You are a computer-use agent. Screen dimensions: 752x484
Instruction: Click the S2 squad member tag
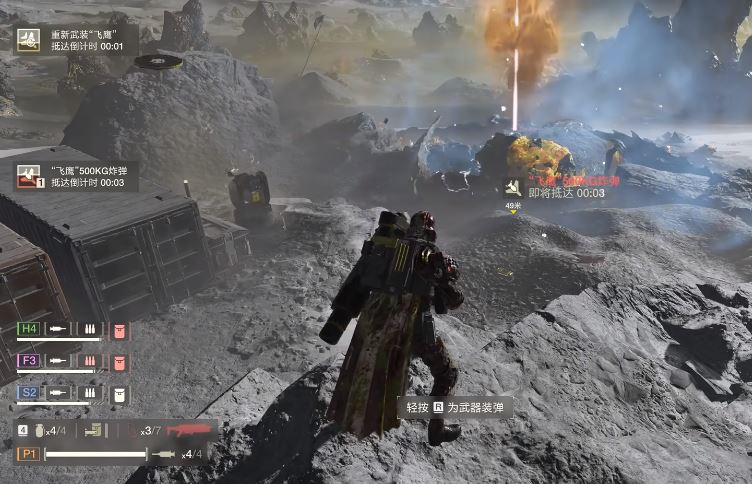(29, 394)
